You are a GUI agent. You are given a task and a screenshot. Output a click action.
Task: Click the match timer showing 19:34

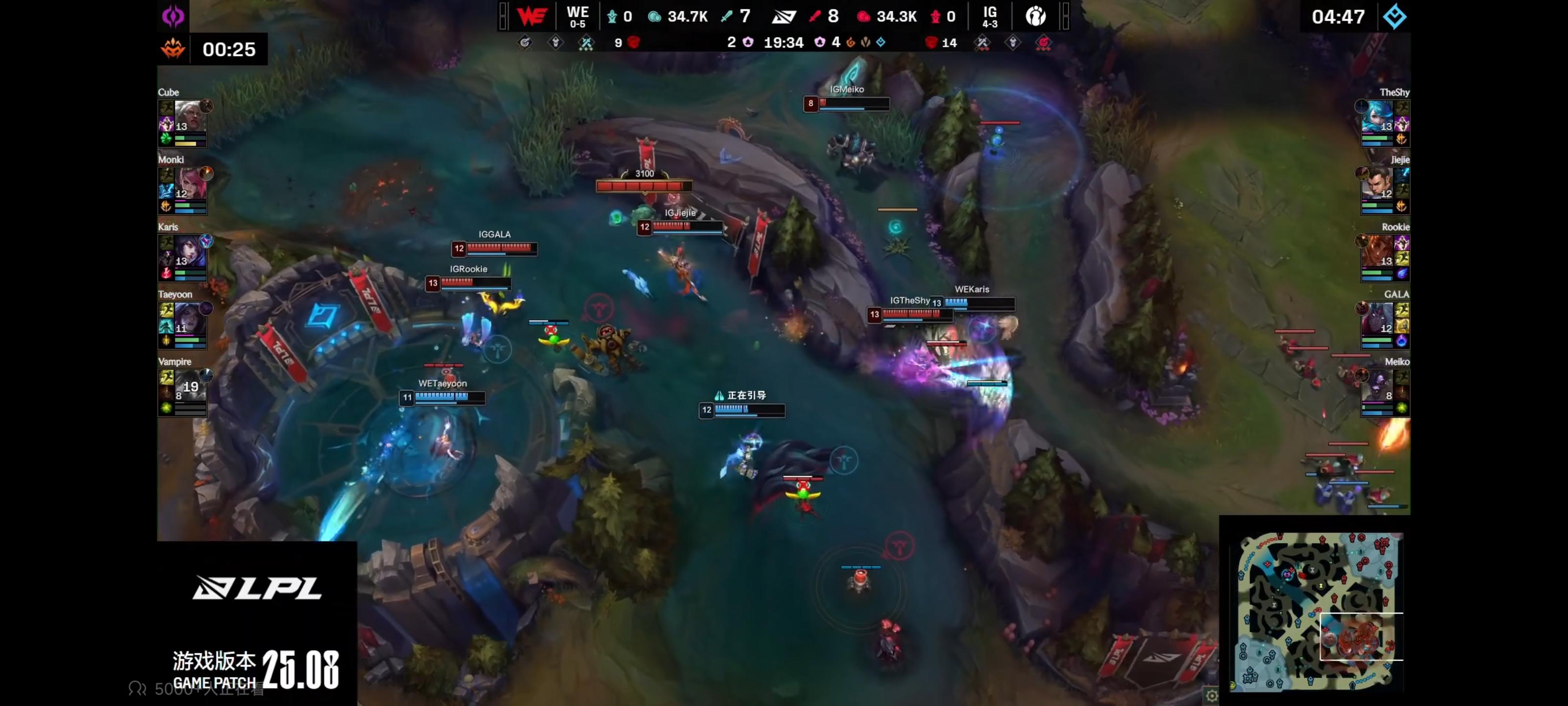pos(784,43)
